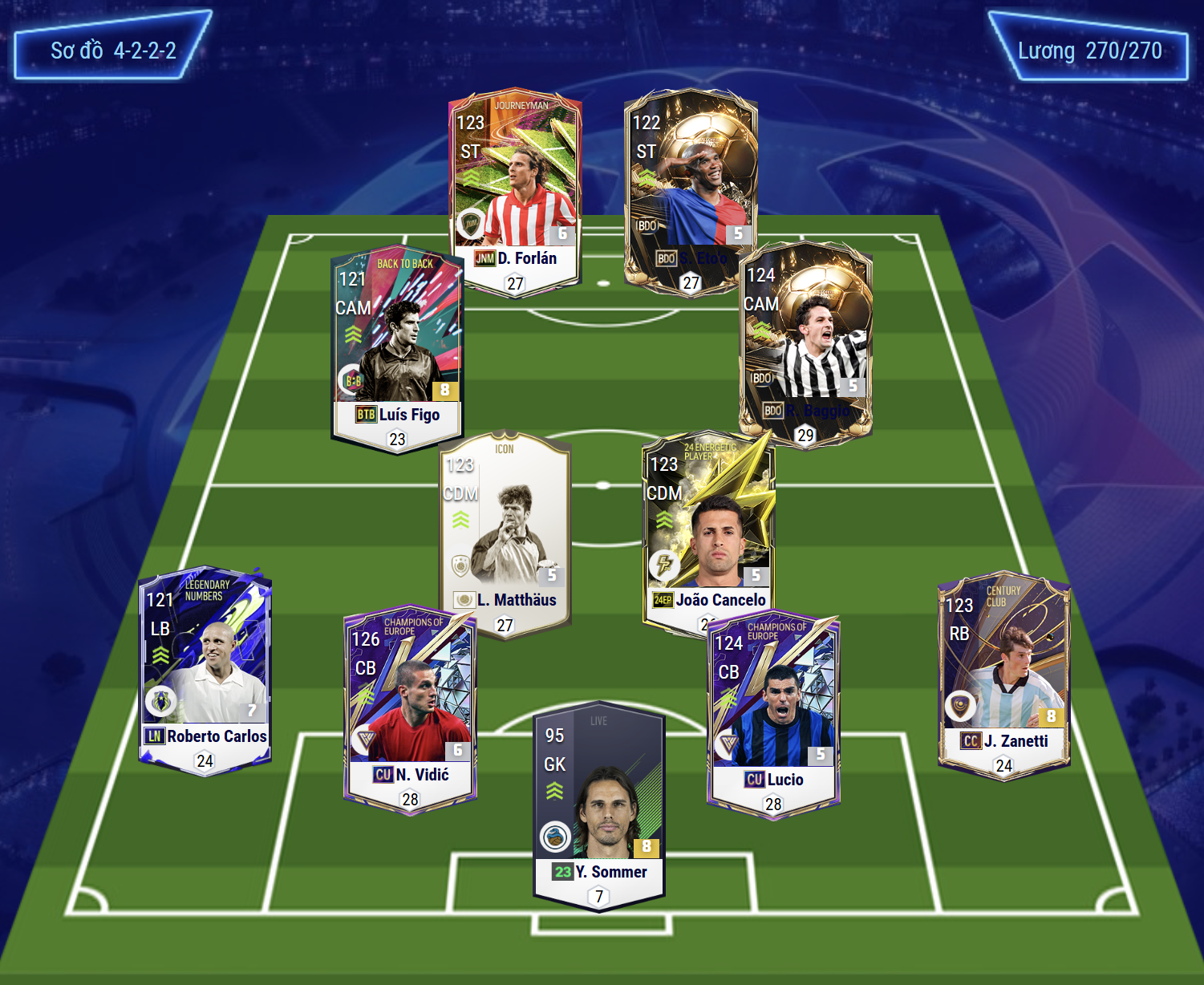
Task: Click the Lương 270/270 salary panel
Action: point(1089,51)
